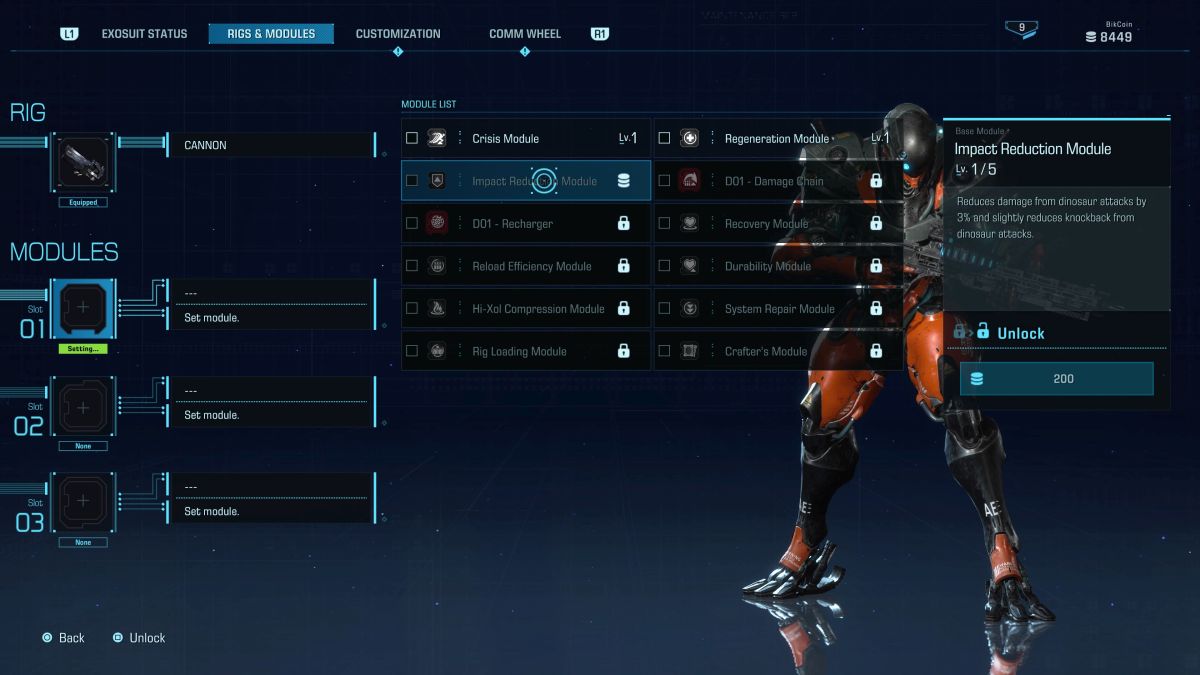Choose the Rig Loading Module
This screenshot has width=1200, height=675.
(525, 351)
